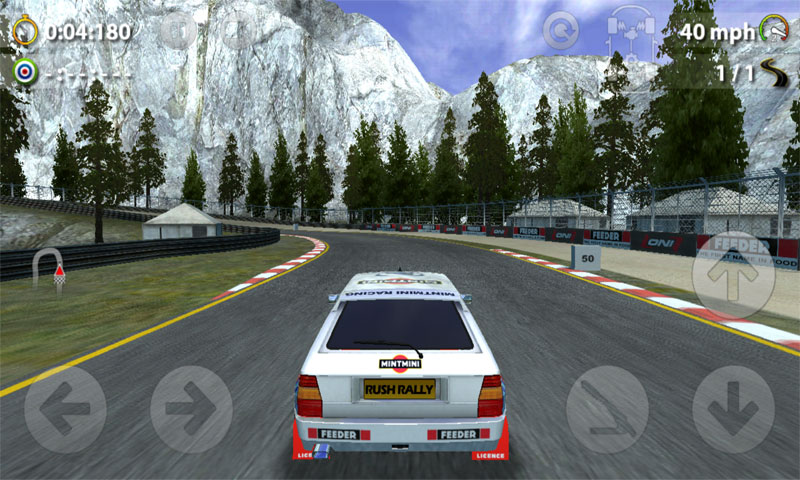
Task: Steer left with the left arrow button
Action: click(66, 408)
